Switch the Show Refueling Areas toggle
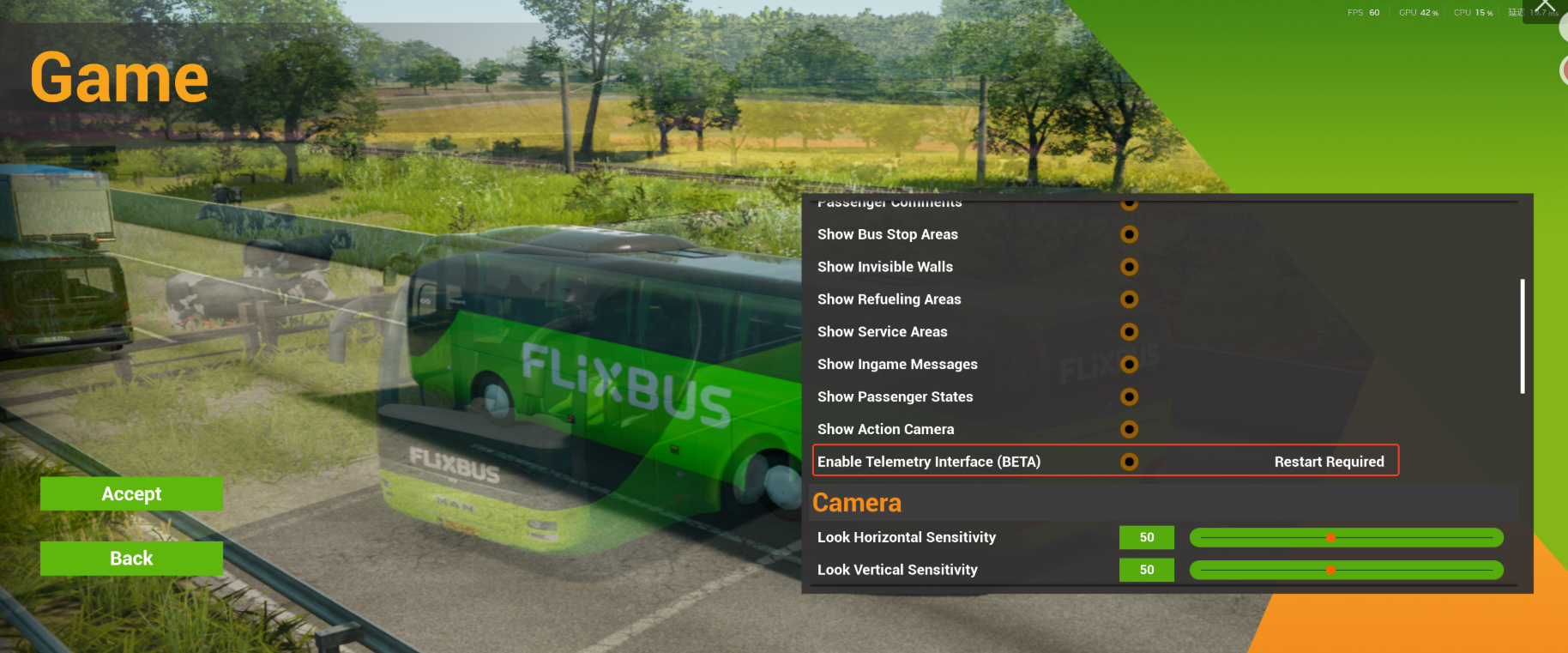 pyautogui.click(x=1130, y=299)
